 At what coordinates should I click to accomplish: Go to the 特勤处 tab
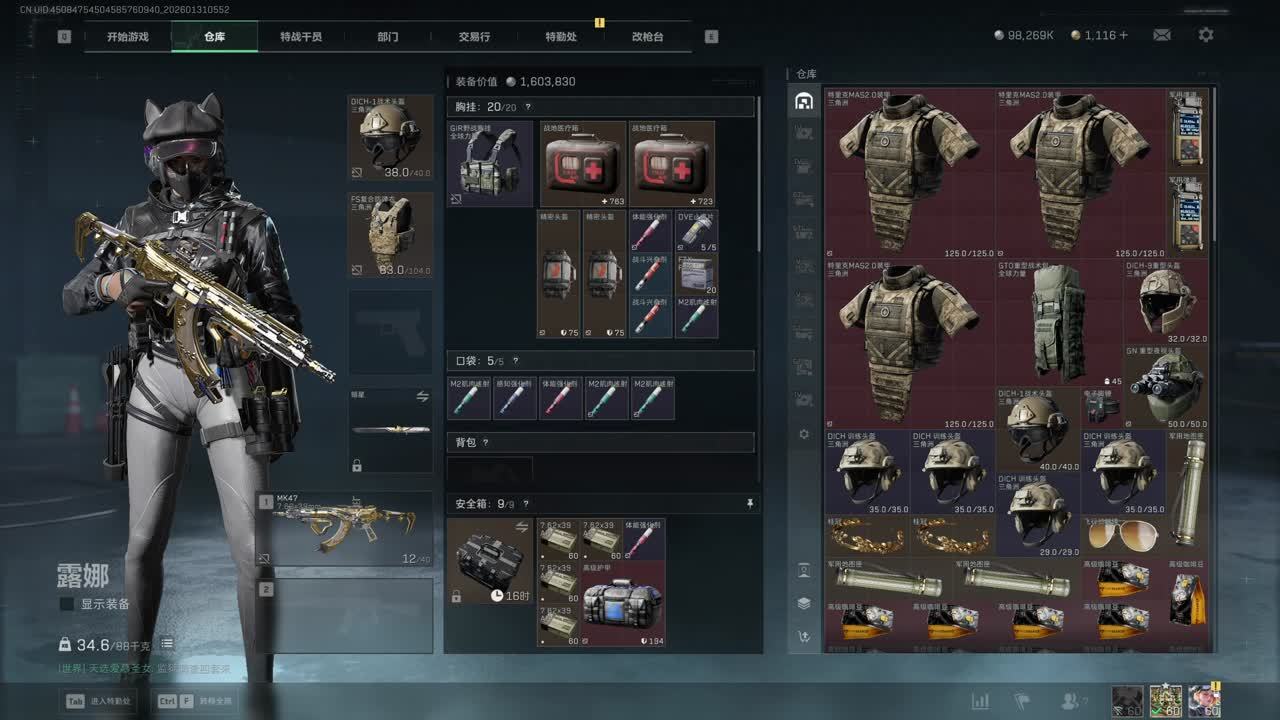click(561, 37)
